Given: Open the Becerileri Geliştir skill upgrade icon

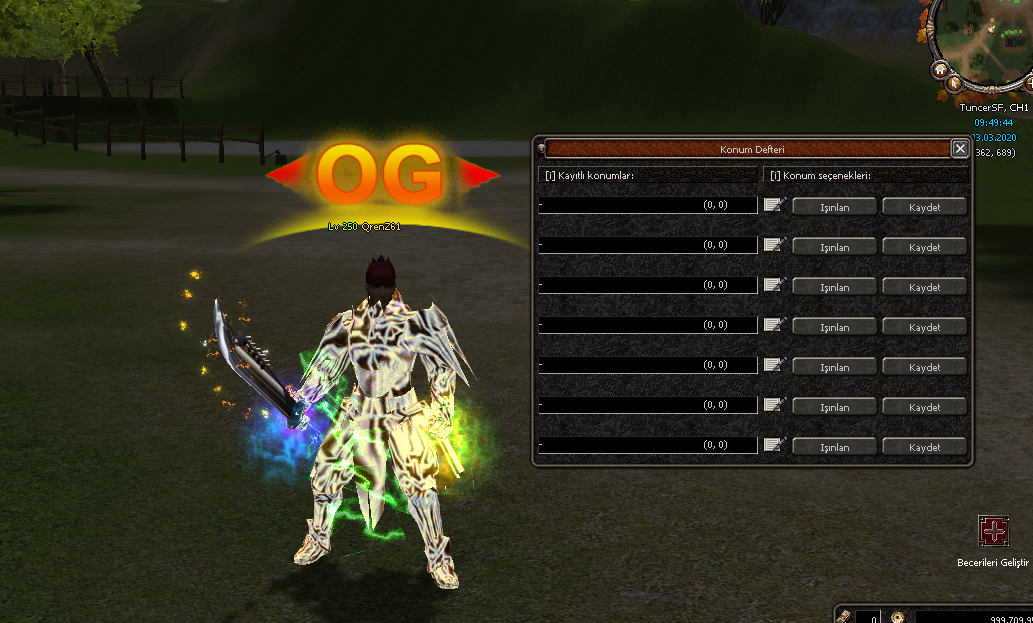Looking at the screenshot, I should (993, 531).
